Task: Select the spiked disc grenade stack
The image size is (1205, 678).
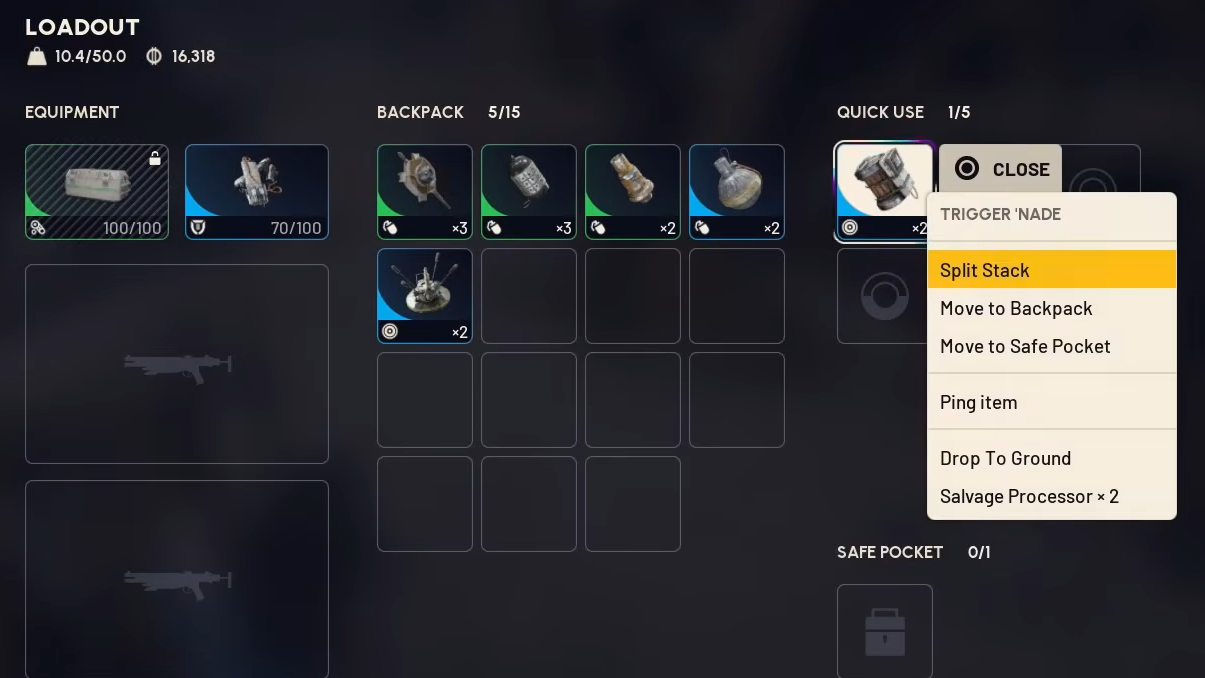Action: tap(425, 192)
